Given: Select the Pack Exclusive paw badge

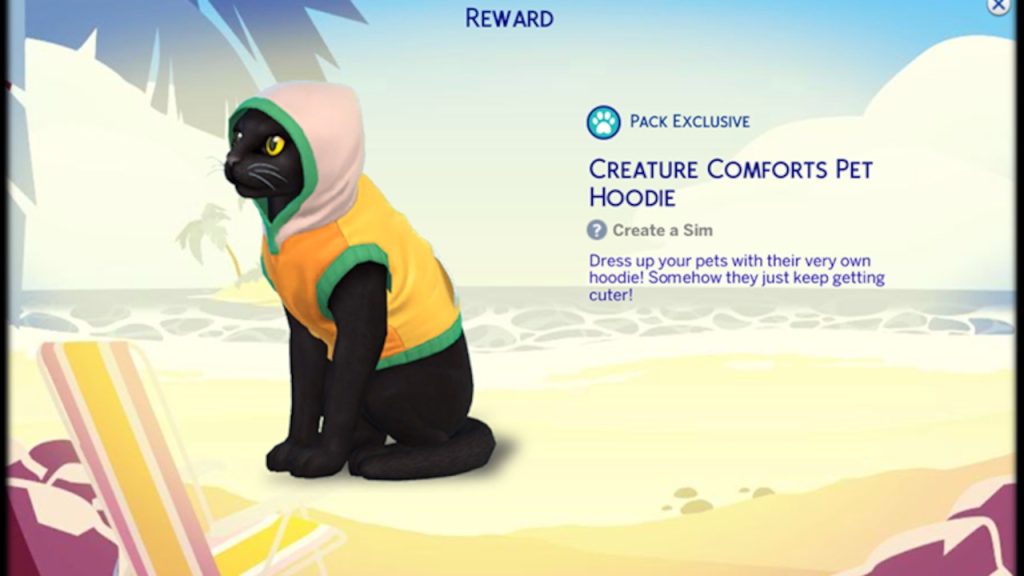Looking at the screenshot, I should pyautogui.click(x=604, y=122).
